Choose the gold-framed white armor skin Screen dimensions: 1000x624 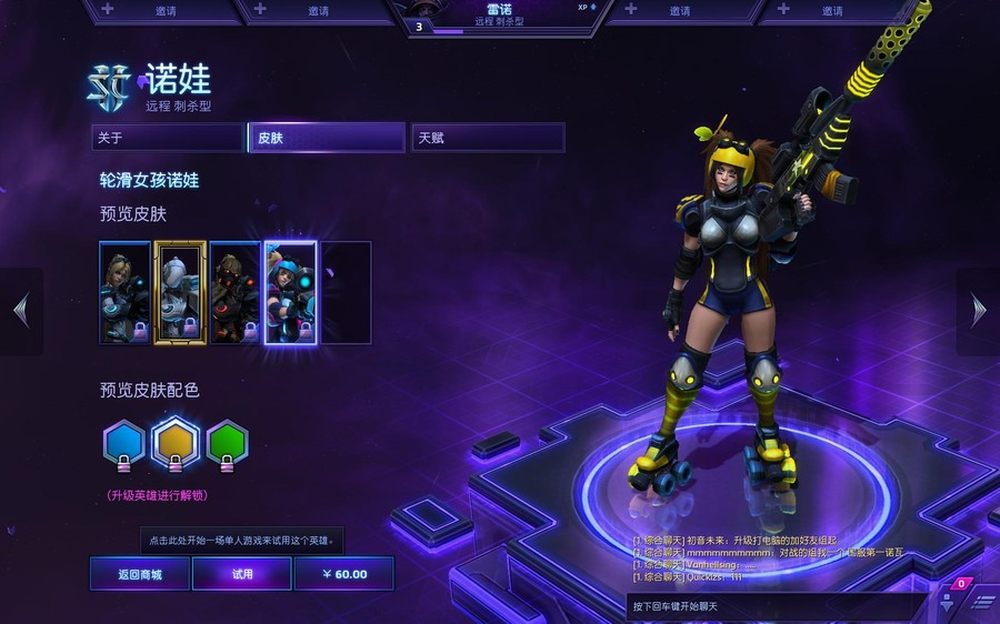point(180,293)
